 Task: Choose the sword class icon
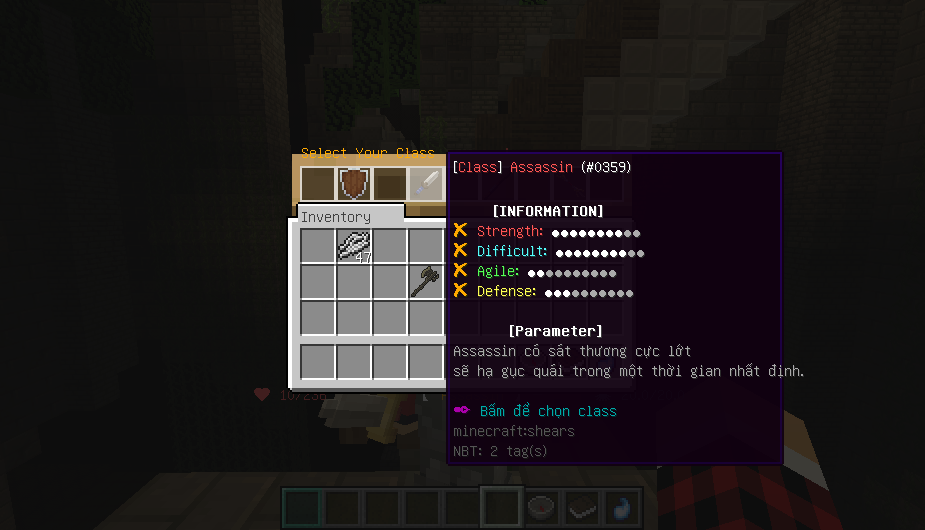pos(427,184)
